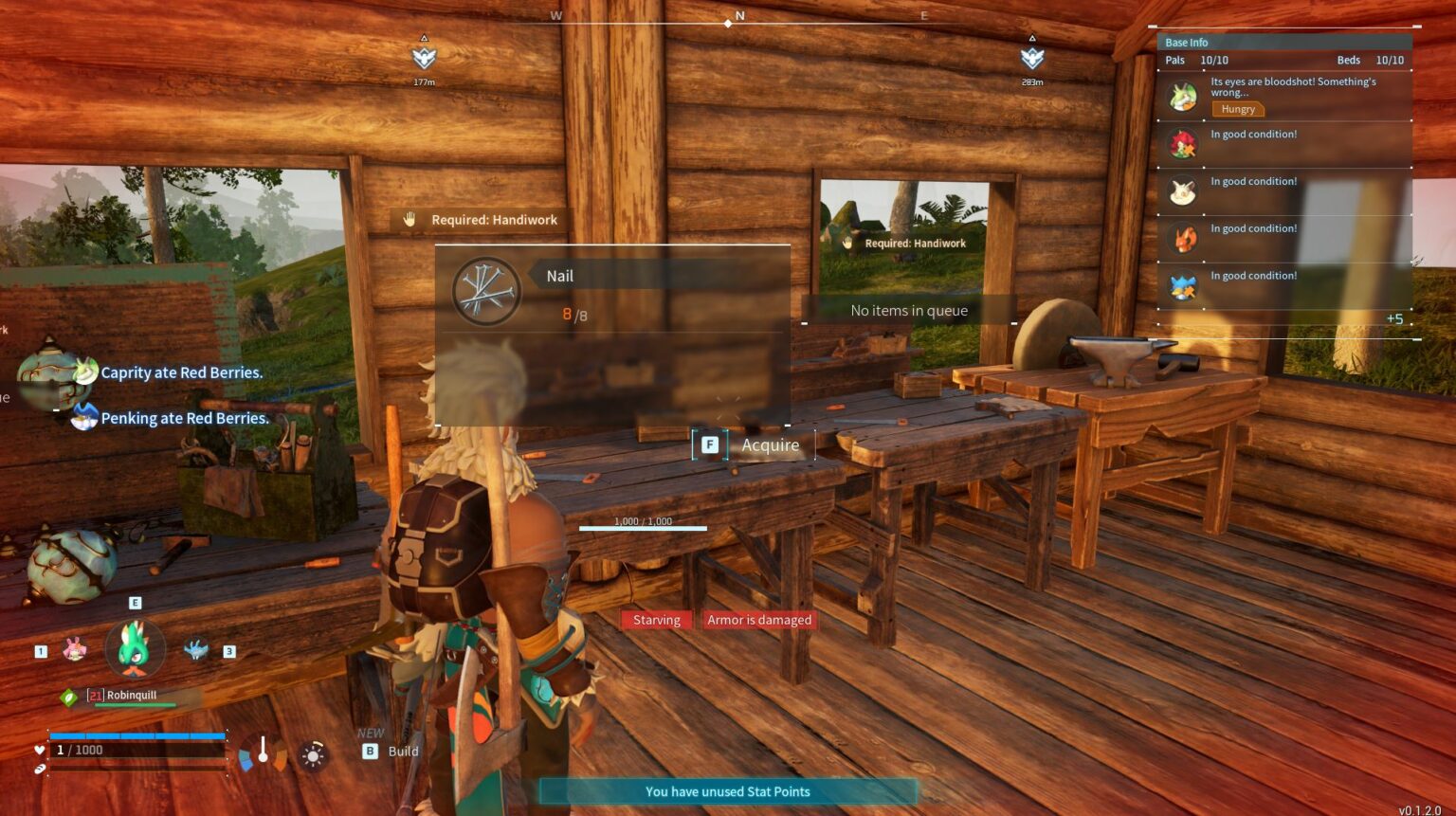Viewport: 1456px width, 816px height.
Task: Toggle the Armor is damaged warning tag
Action: coord(759,619)
